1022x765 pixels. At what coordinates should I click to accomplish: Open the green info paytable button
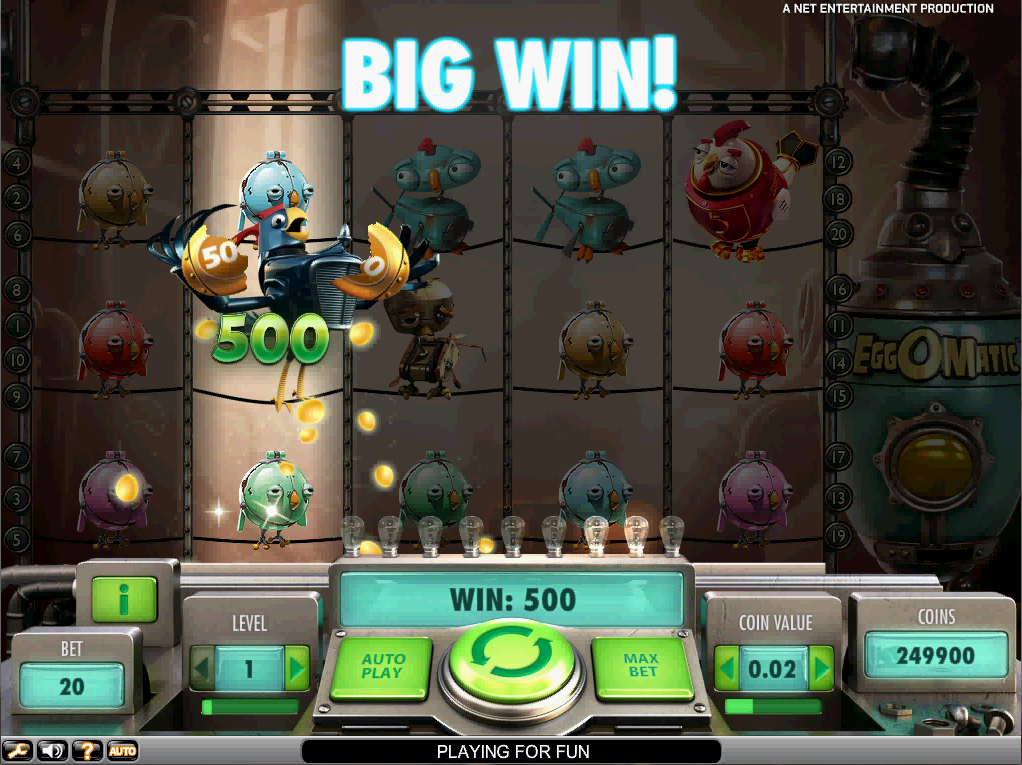[x=124, y=598]
